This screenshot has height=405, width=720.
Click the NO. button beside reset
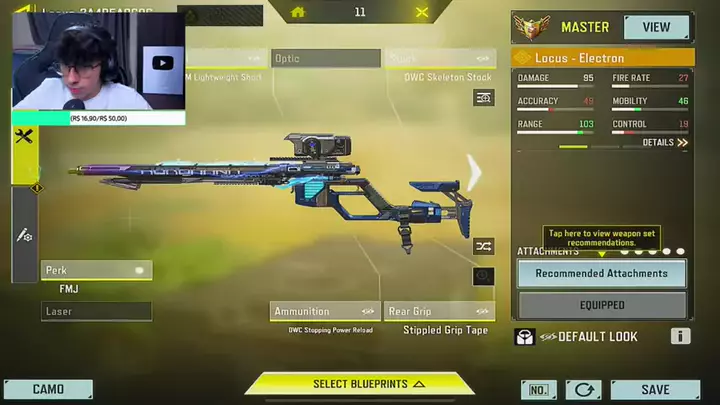click(538, 390)
